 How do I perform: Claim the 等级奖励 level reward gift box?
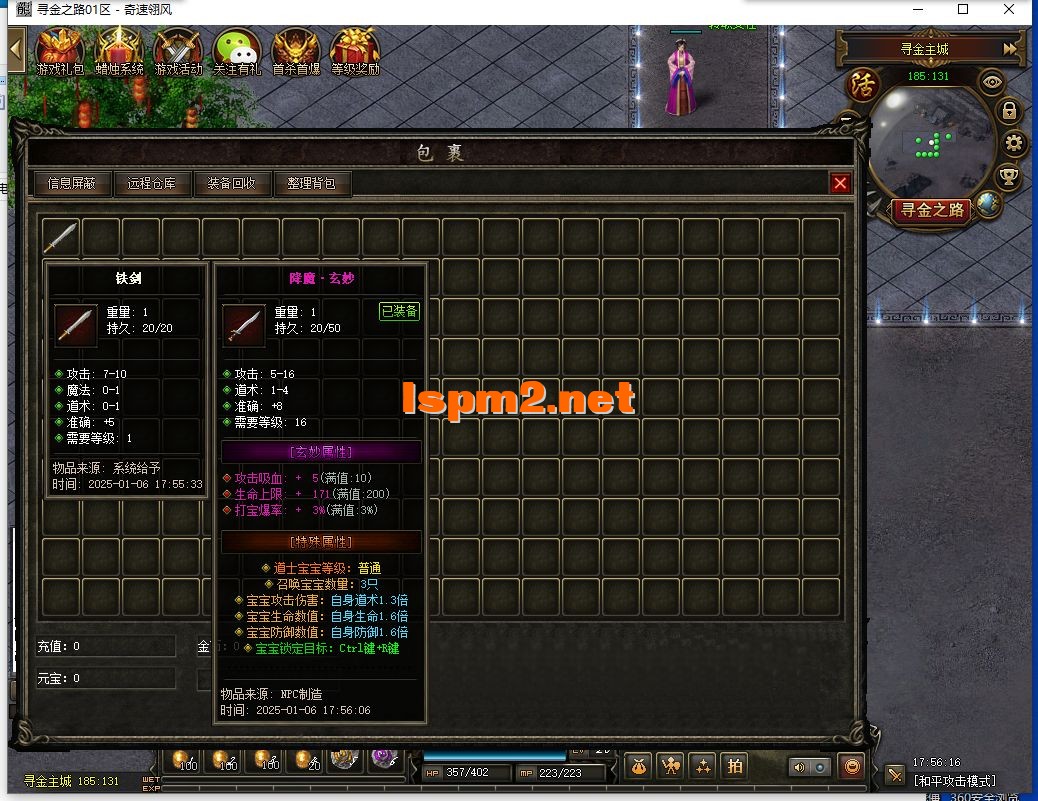[x=355, y=50]
